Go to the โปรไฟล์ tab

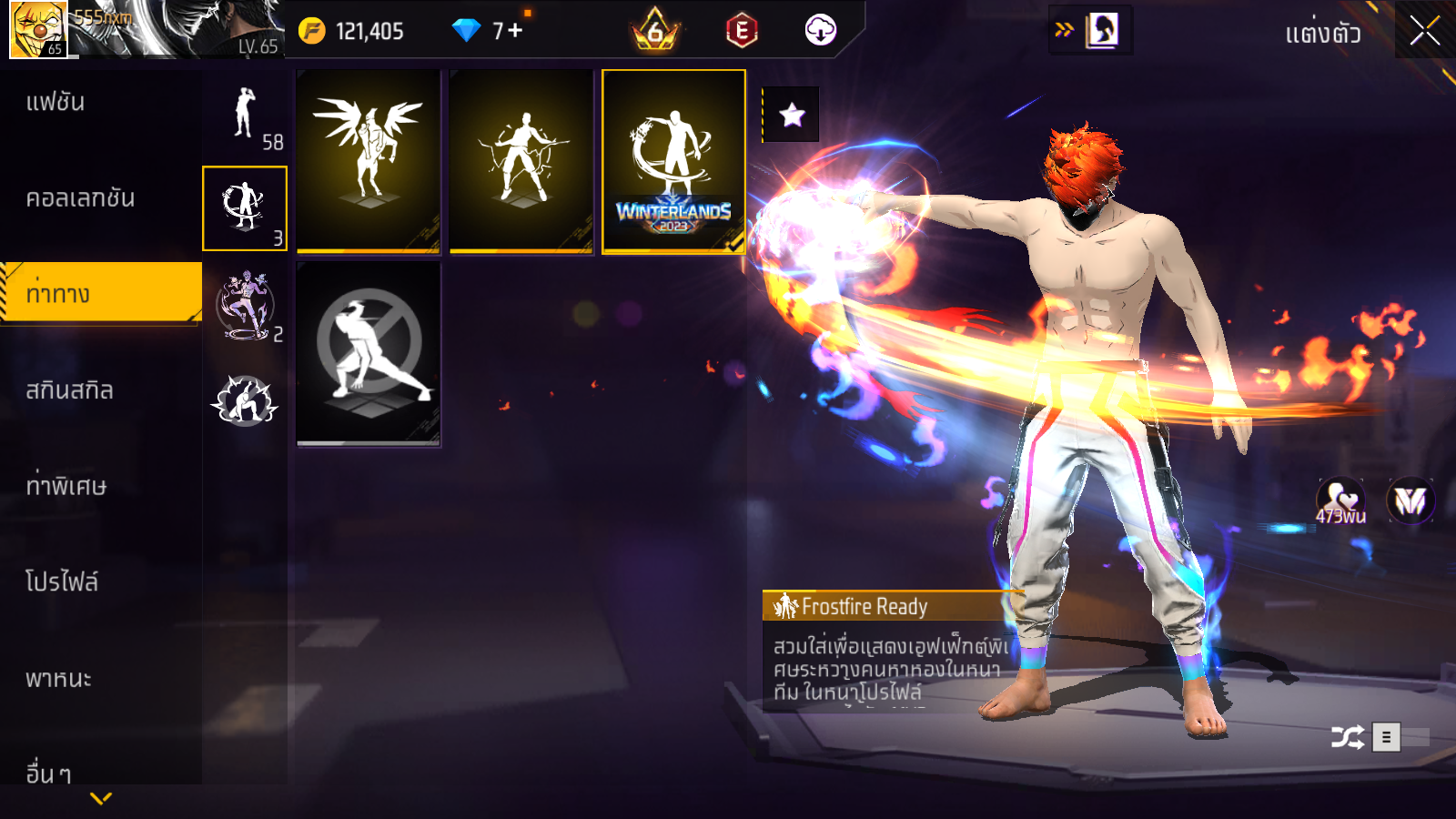pyautogui.click(x=62, y=582)
